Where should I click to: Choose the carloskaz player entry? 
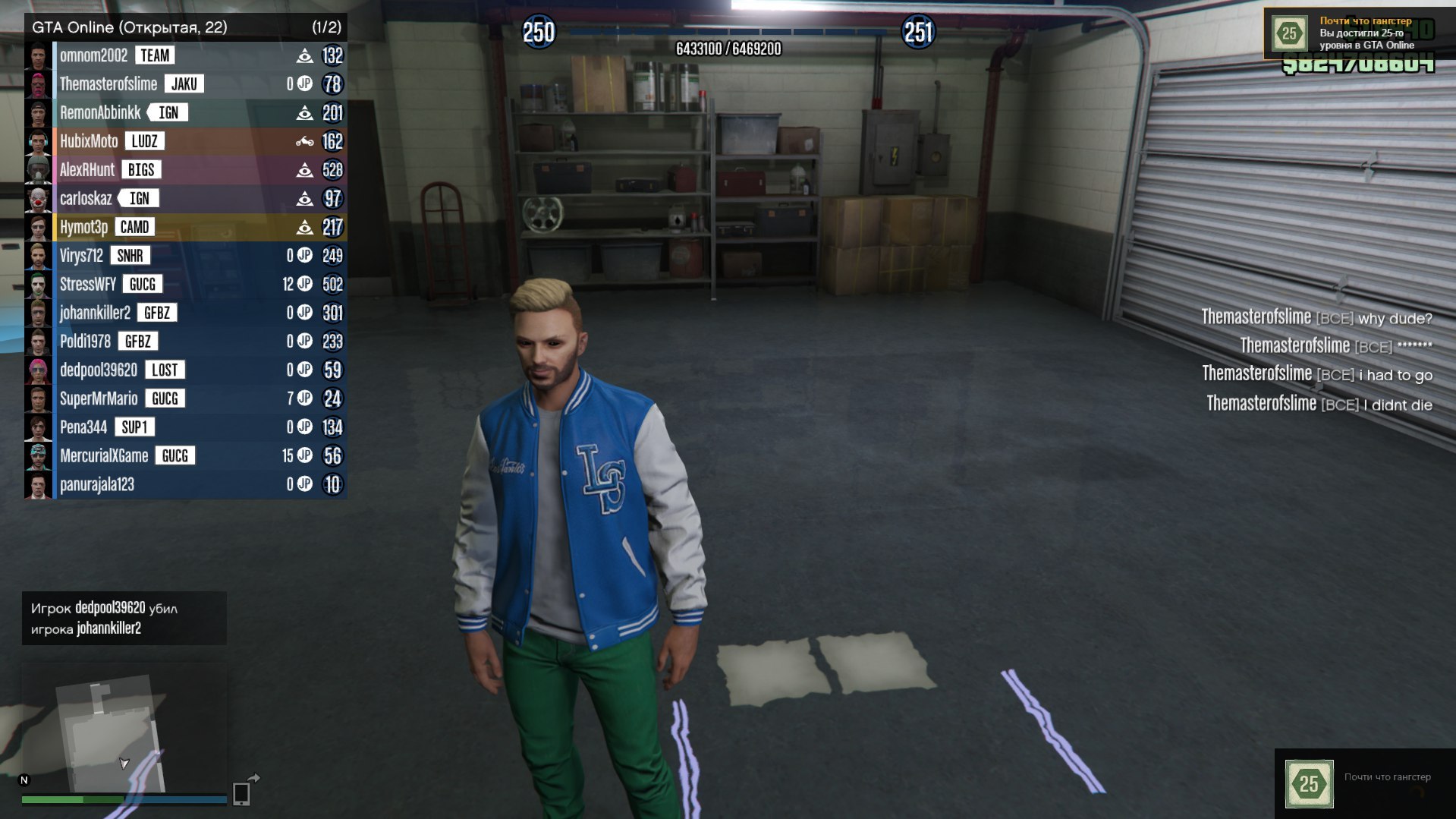[86, 199]
